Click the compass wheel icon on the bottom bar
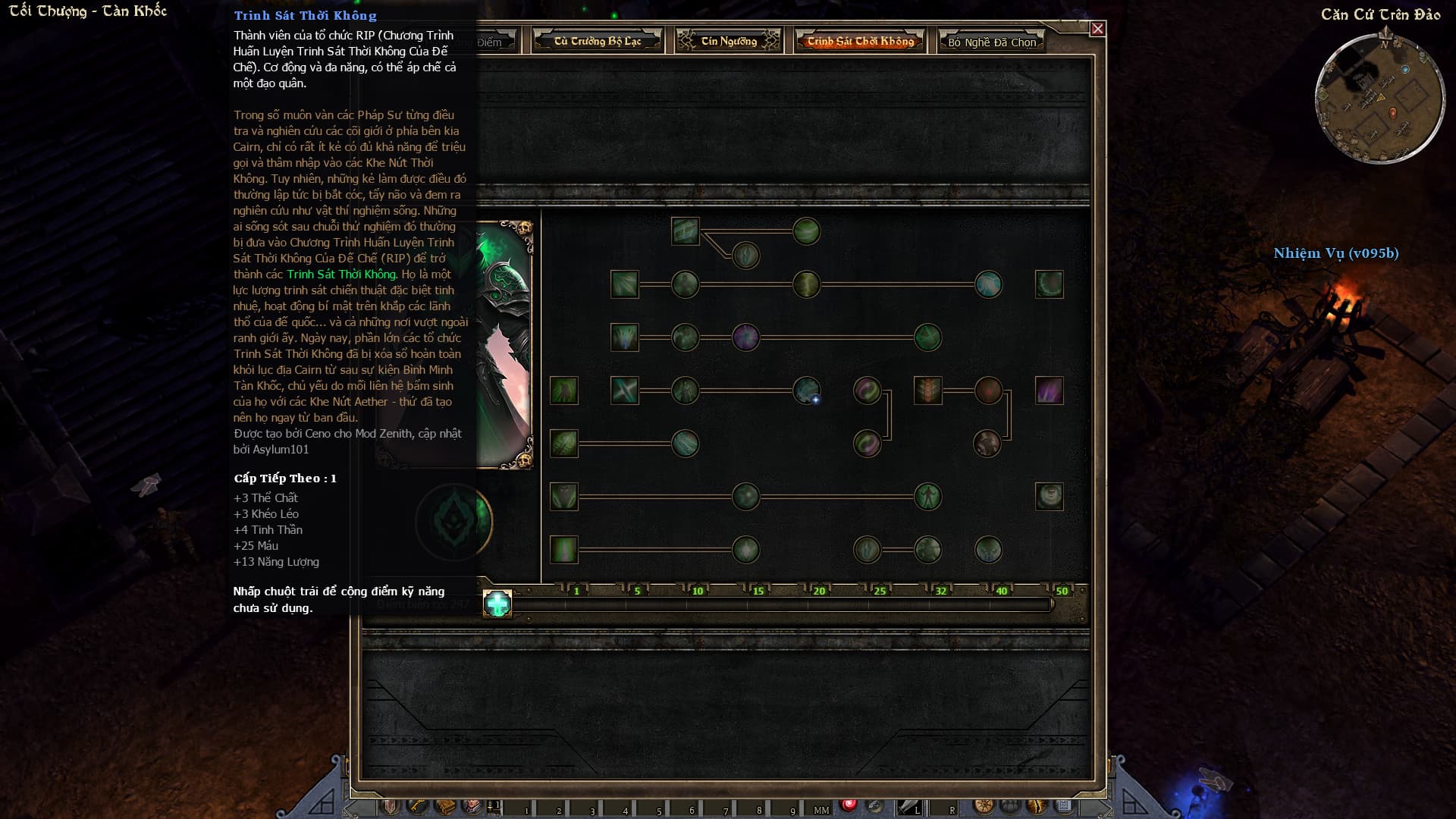 tap(984, 807)
